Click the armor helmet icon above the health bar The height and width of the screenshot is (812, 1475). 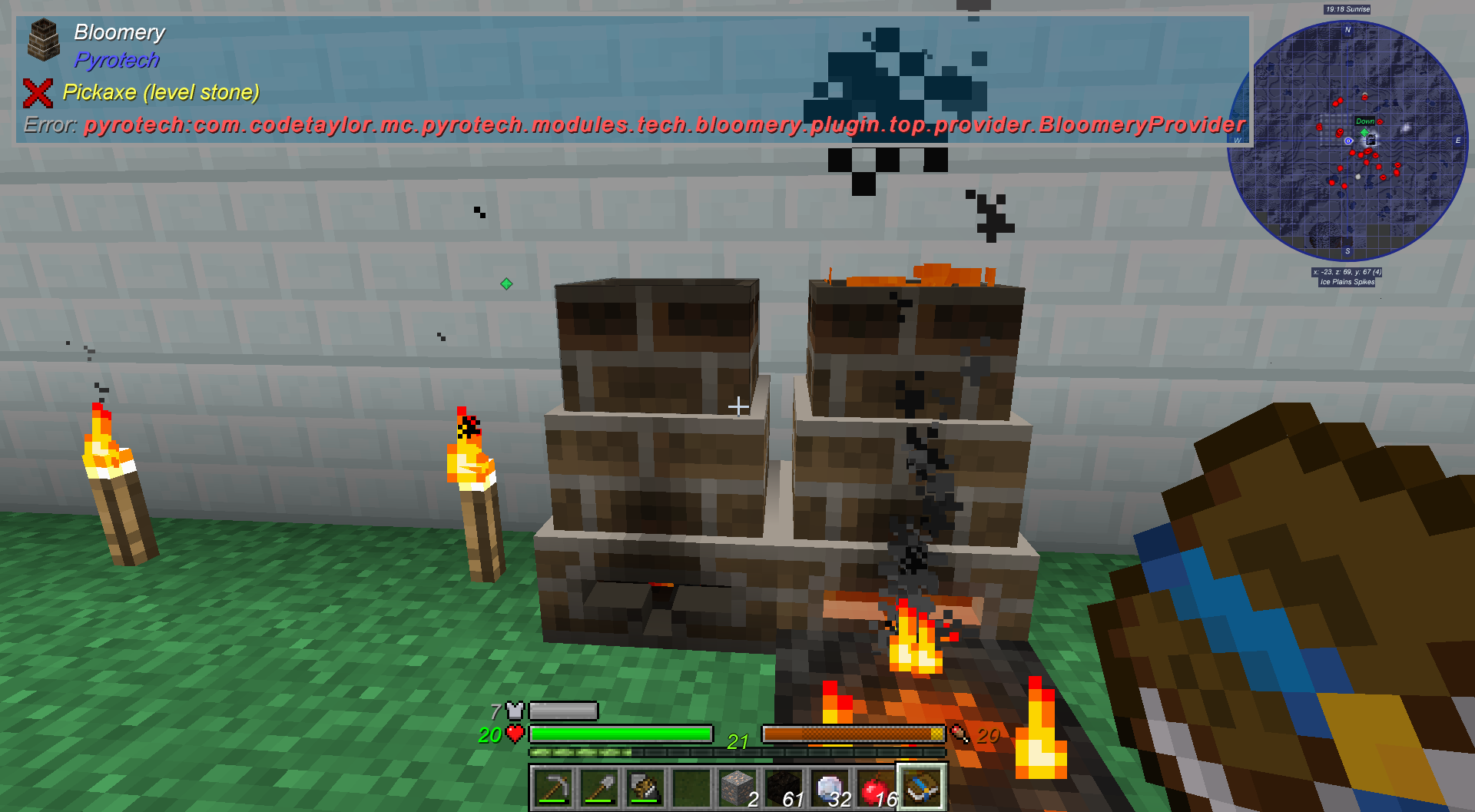[513, 711]
